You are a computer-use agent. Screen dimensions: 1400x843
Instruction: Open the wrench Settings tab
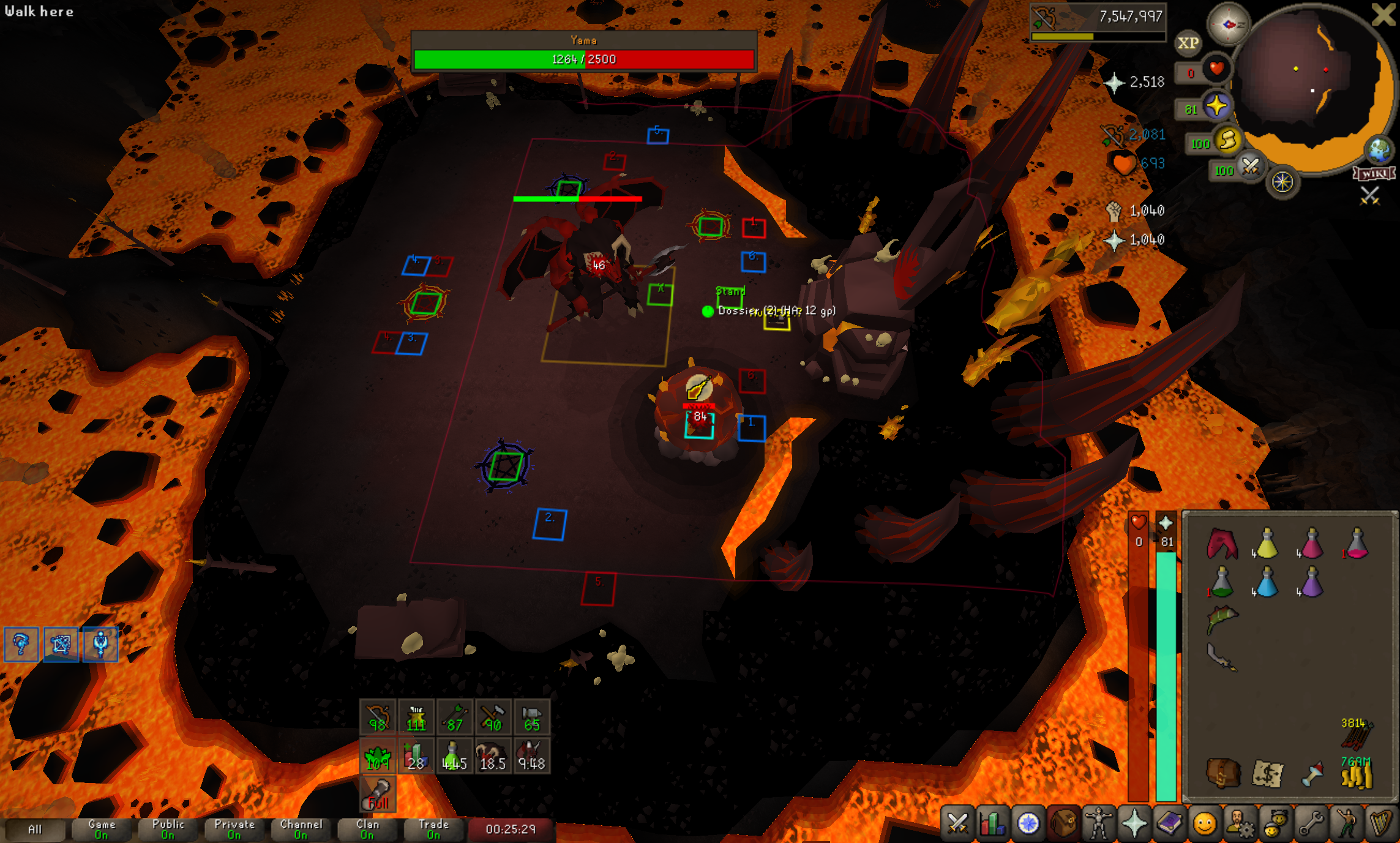(x=1311, y=823)
